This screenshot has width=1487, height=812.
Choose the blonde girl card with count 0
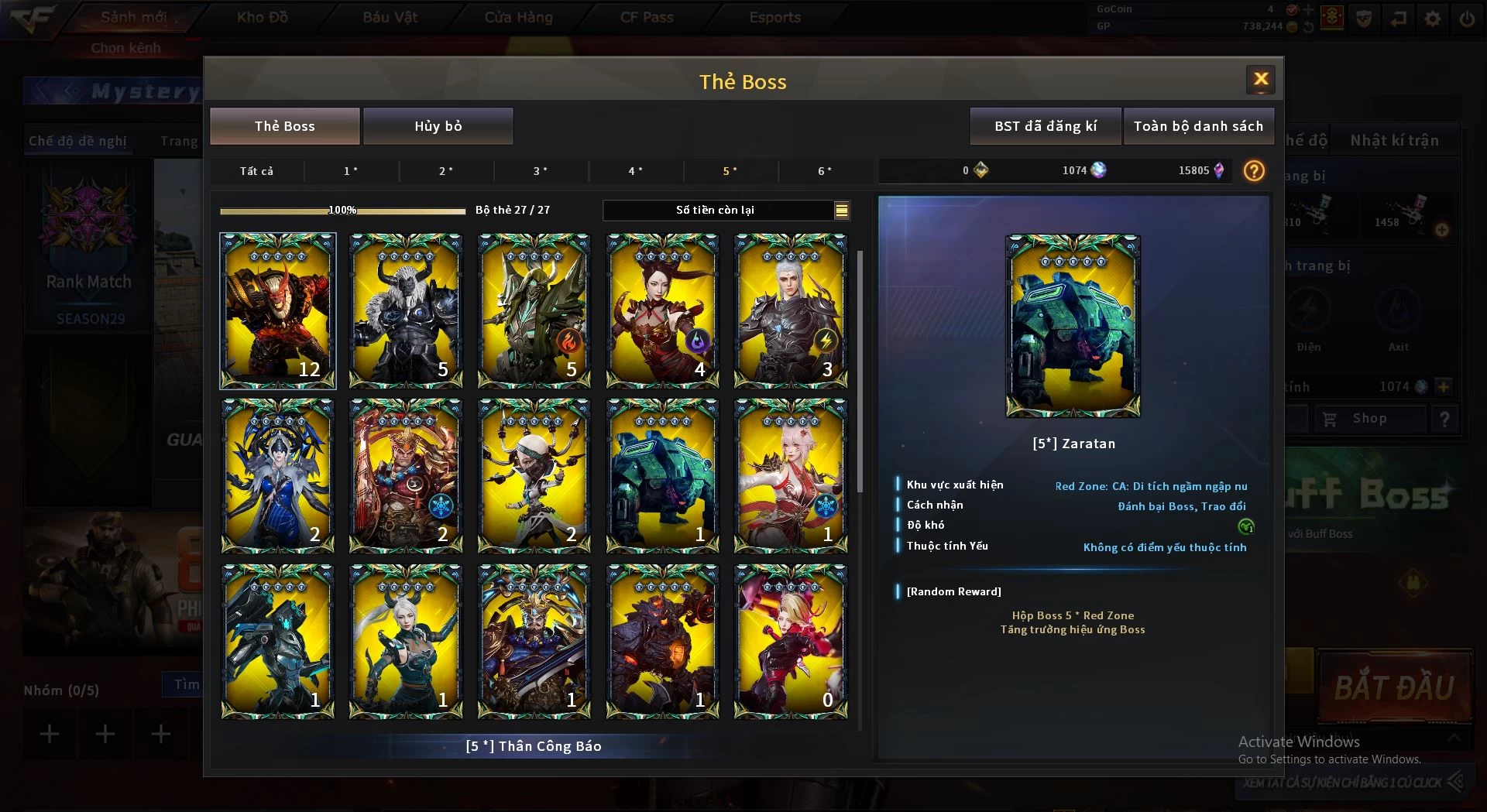(790, 642)
